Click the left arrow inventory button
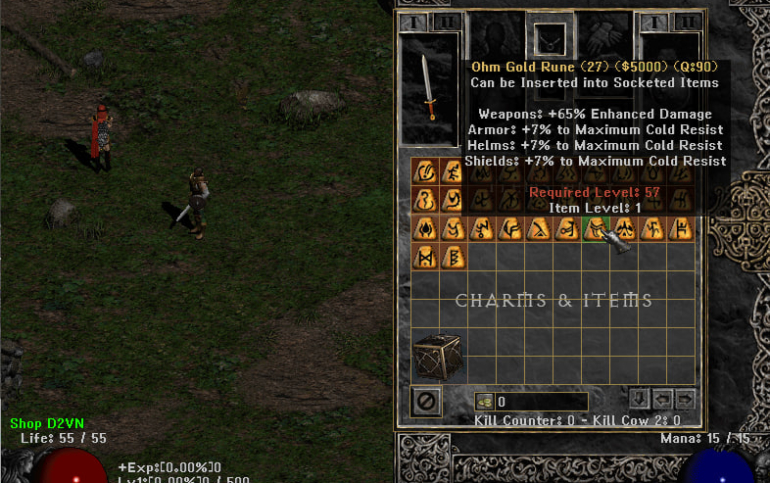 pos(663,399)
